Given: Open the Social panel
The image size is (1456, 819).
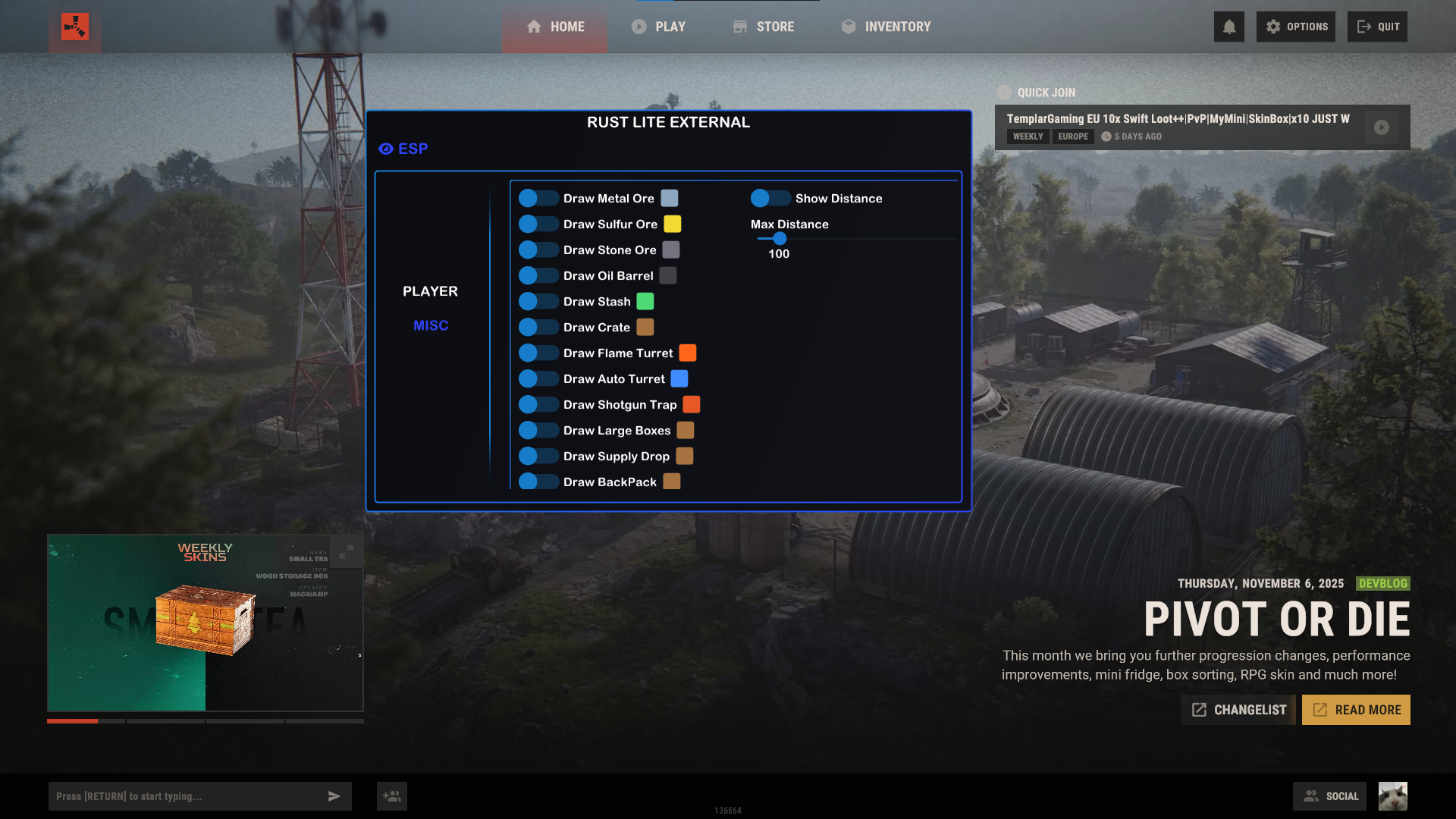Looking at the screenshot, I should pos(1330,796).
